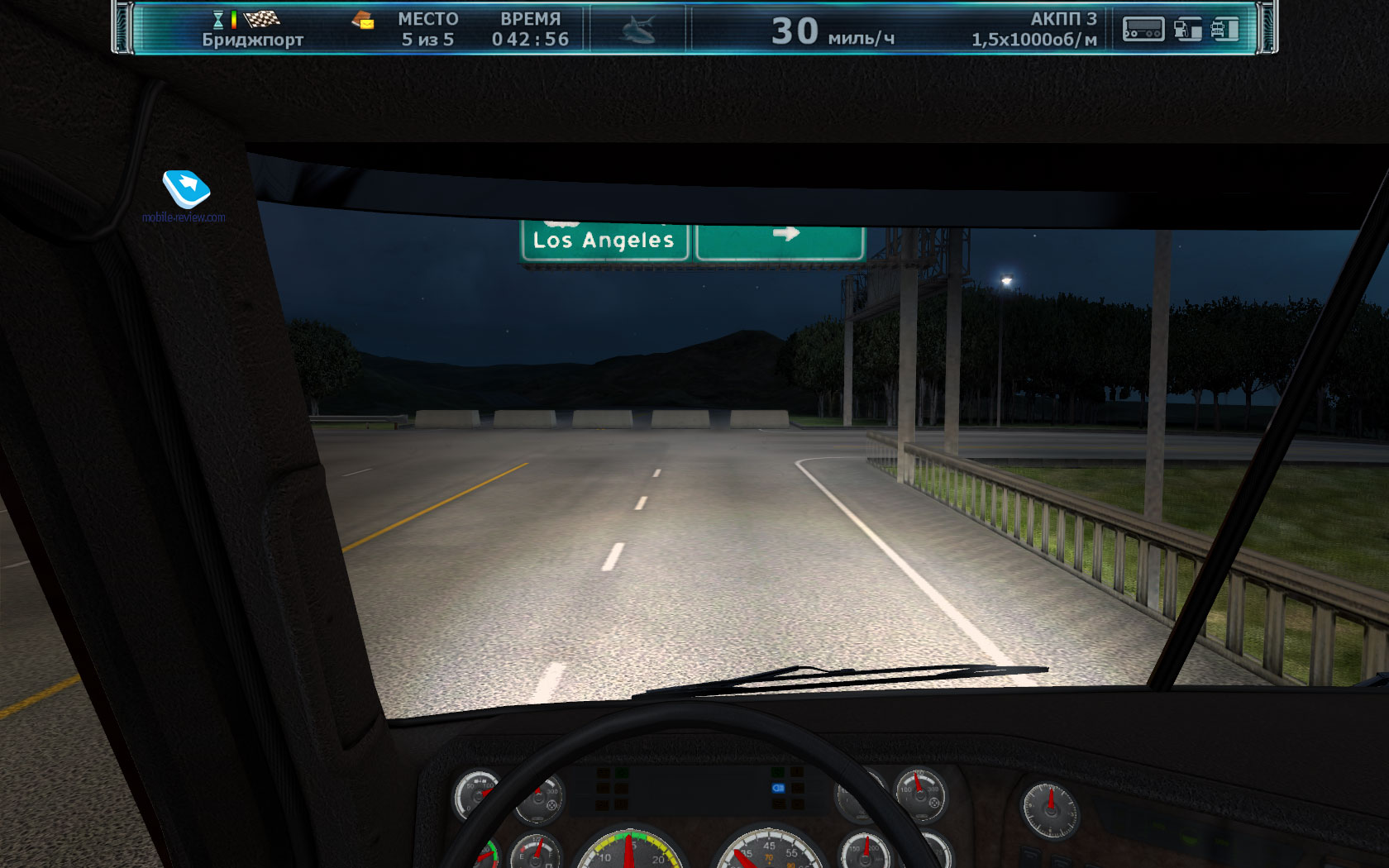Select the shark emblem in the top bar
This screenshot has width=1389, height=868.
637,30
